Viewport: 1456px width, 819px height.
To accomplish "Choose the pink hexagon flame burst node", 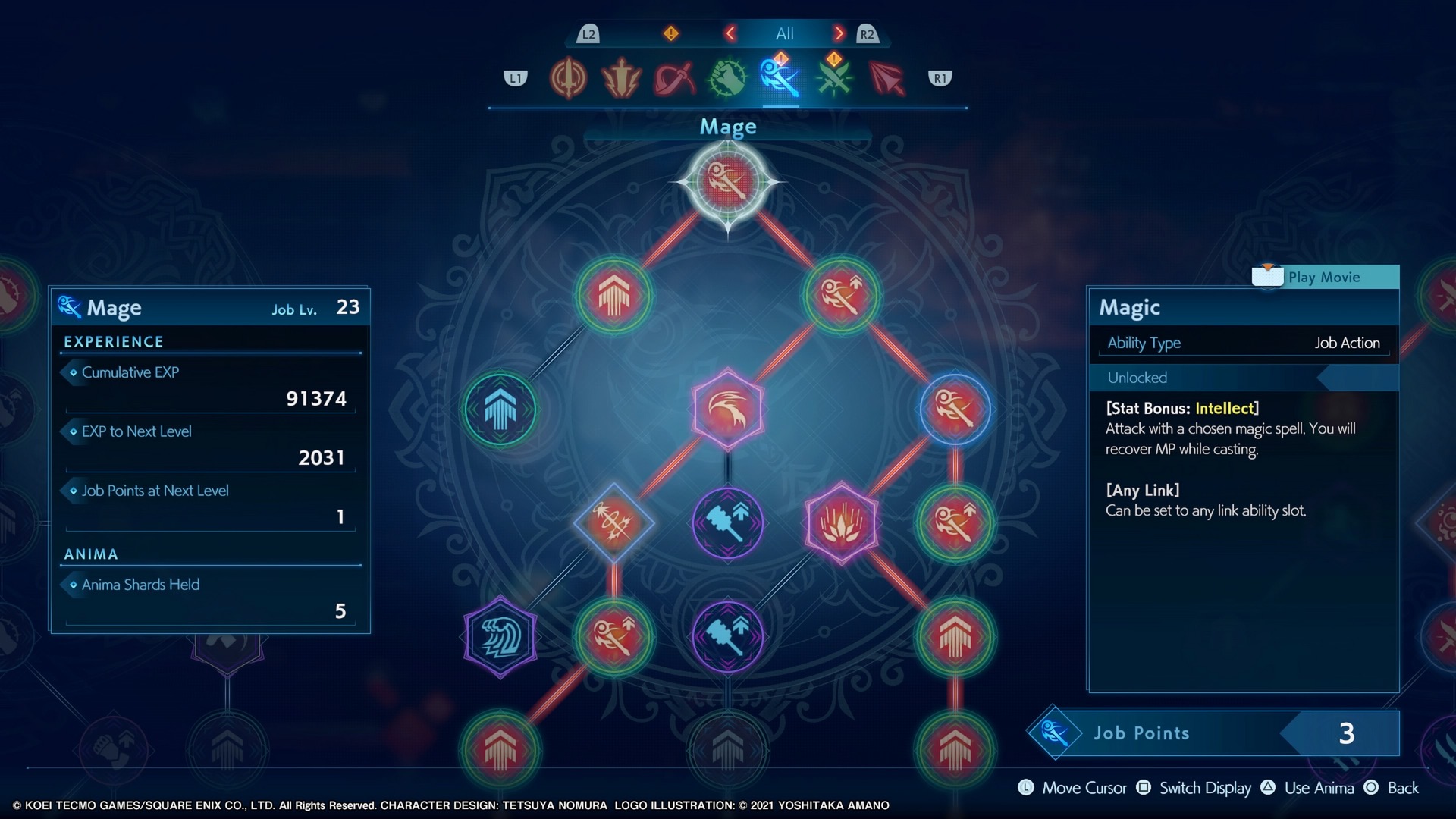I will [841, 522].
